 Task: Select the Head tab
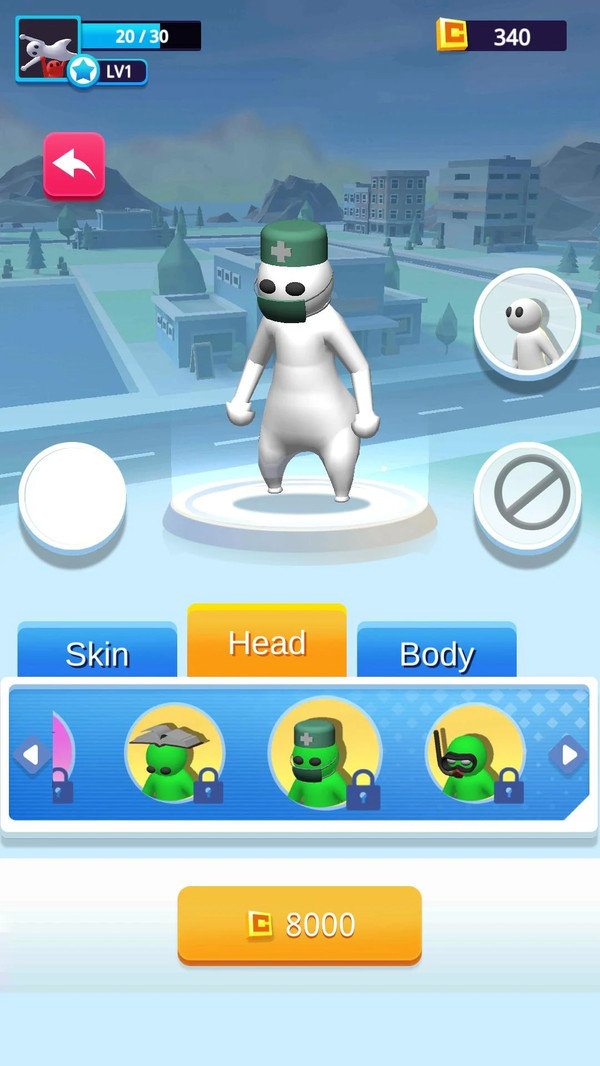pos(267,642)
